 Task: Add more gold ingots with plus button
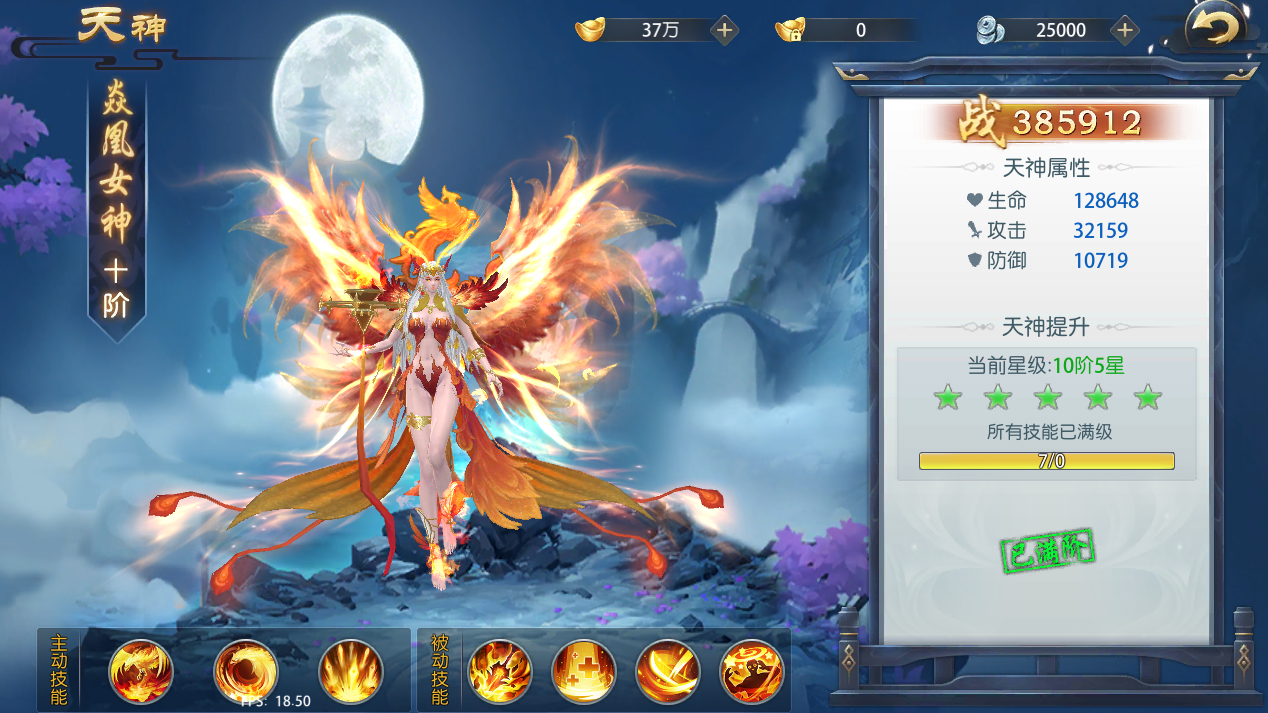pyautogui.click(x=725, y=30)
